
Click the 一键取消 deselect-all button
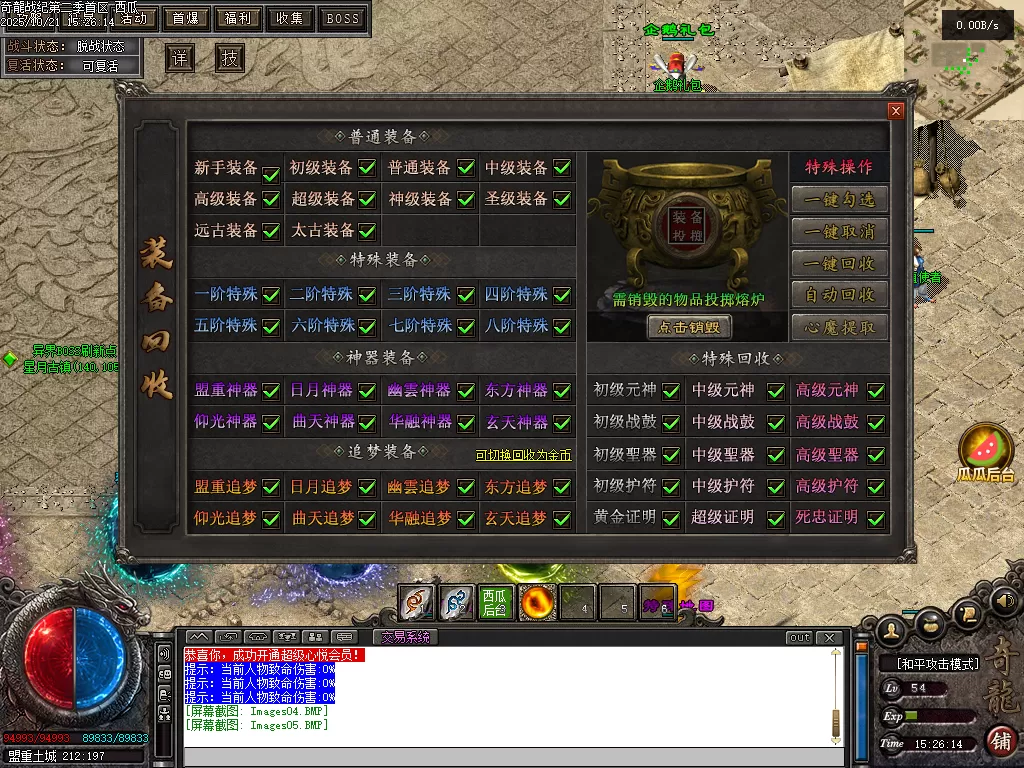click(840, 231)
